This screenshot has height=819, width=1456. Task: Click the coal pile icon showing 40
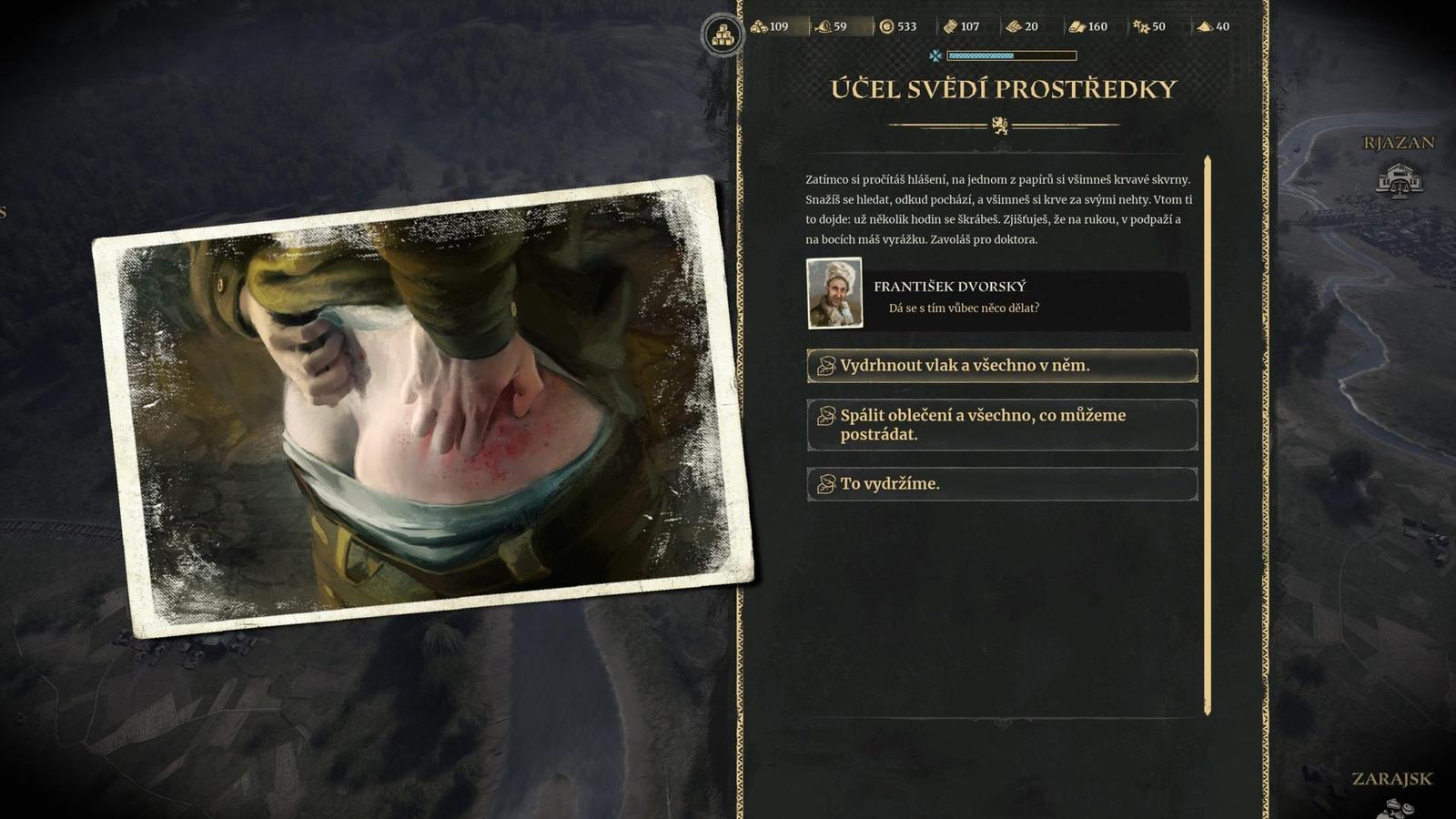click(1203, 26)
